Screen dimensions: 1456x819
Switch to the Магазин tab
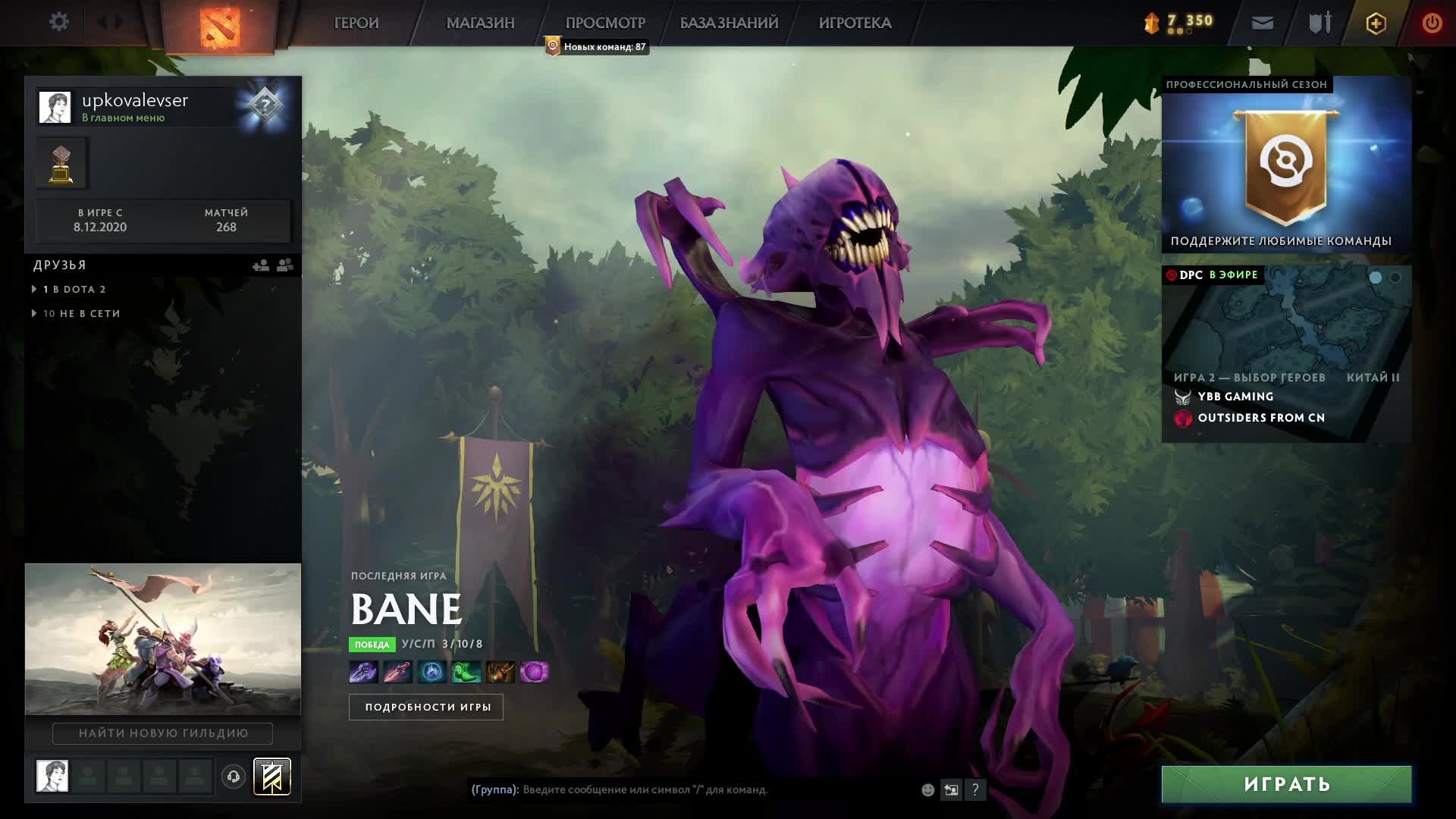[x=480, y=23]
